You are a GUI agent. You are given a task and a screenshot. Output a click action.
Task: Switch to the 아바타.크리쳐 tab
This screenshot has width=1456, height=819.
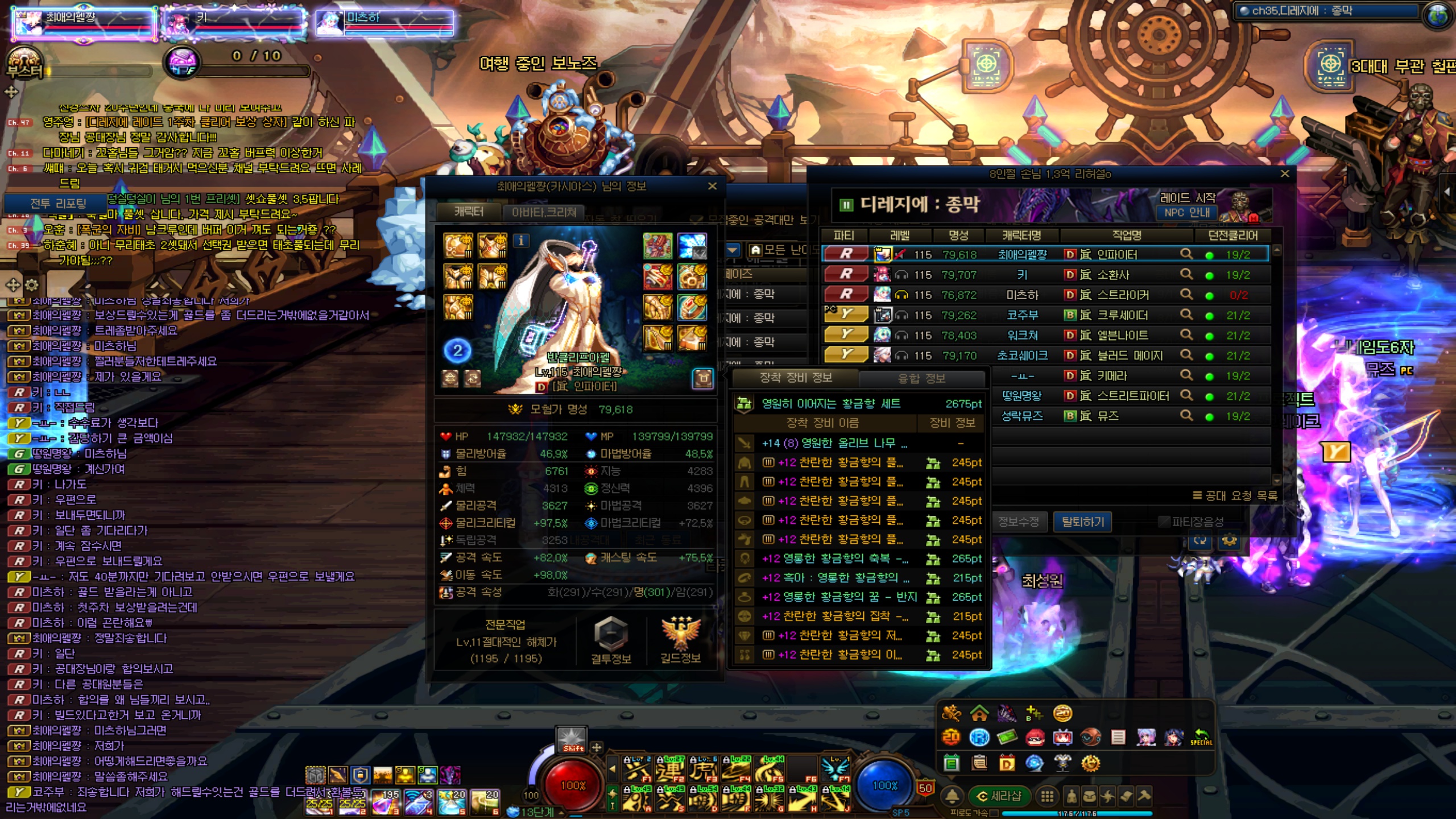click(x=543, y=212)
